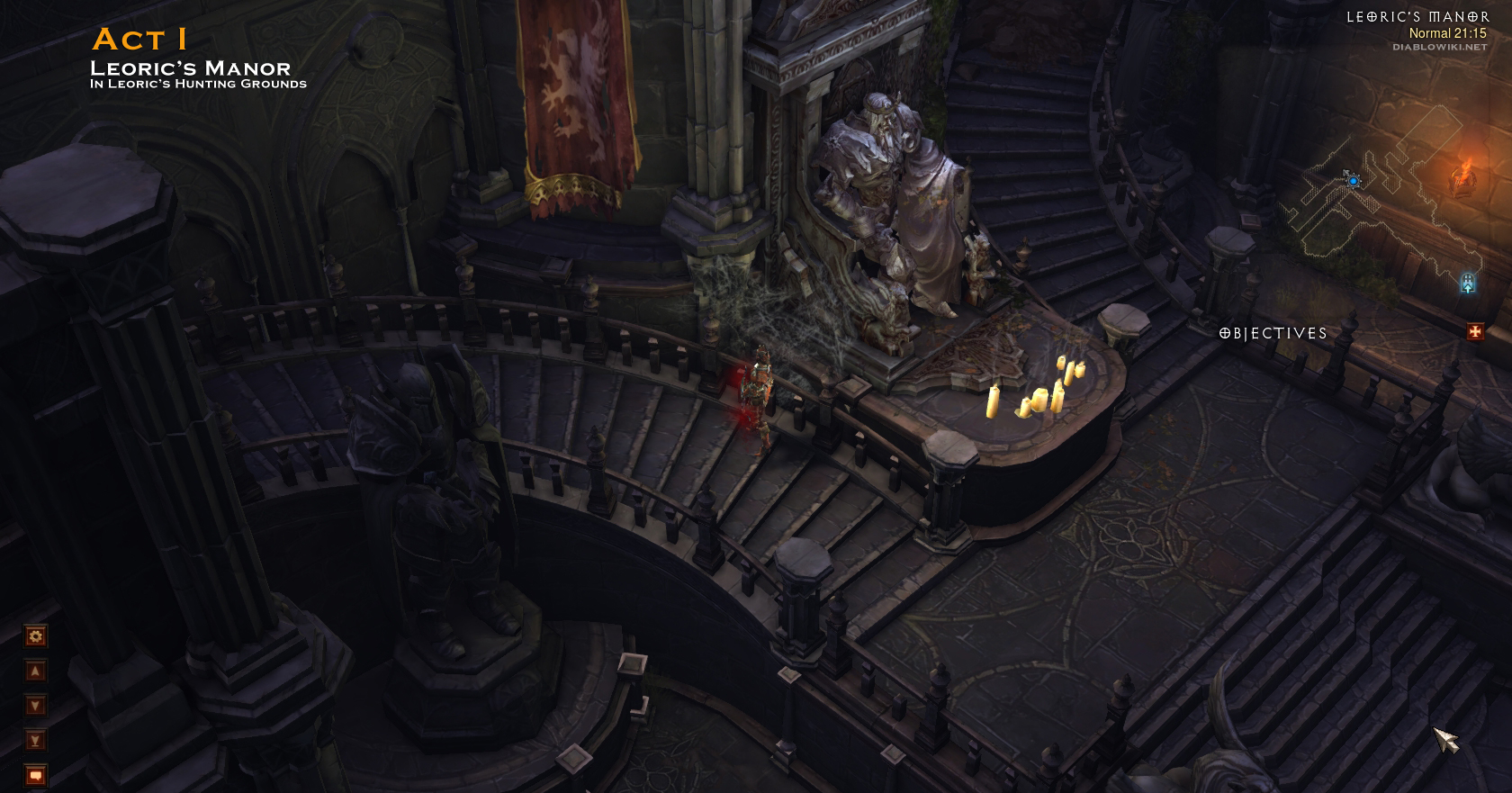1512x793 pixels.
Task: Select the blue player marker on minimap
Action: pyautogui.click(x=1353, y=180)
